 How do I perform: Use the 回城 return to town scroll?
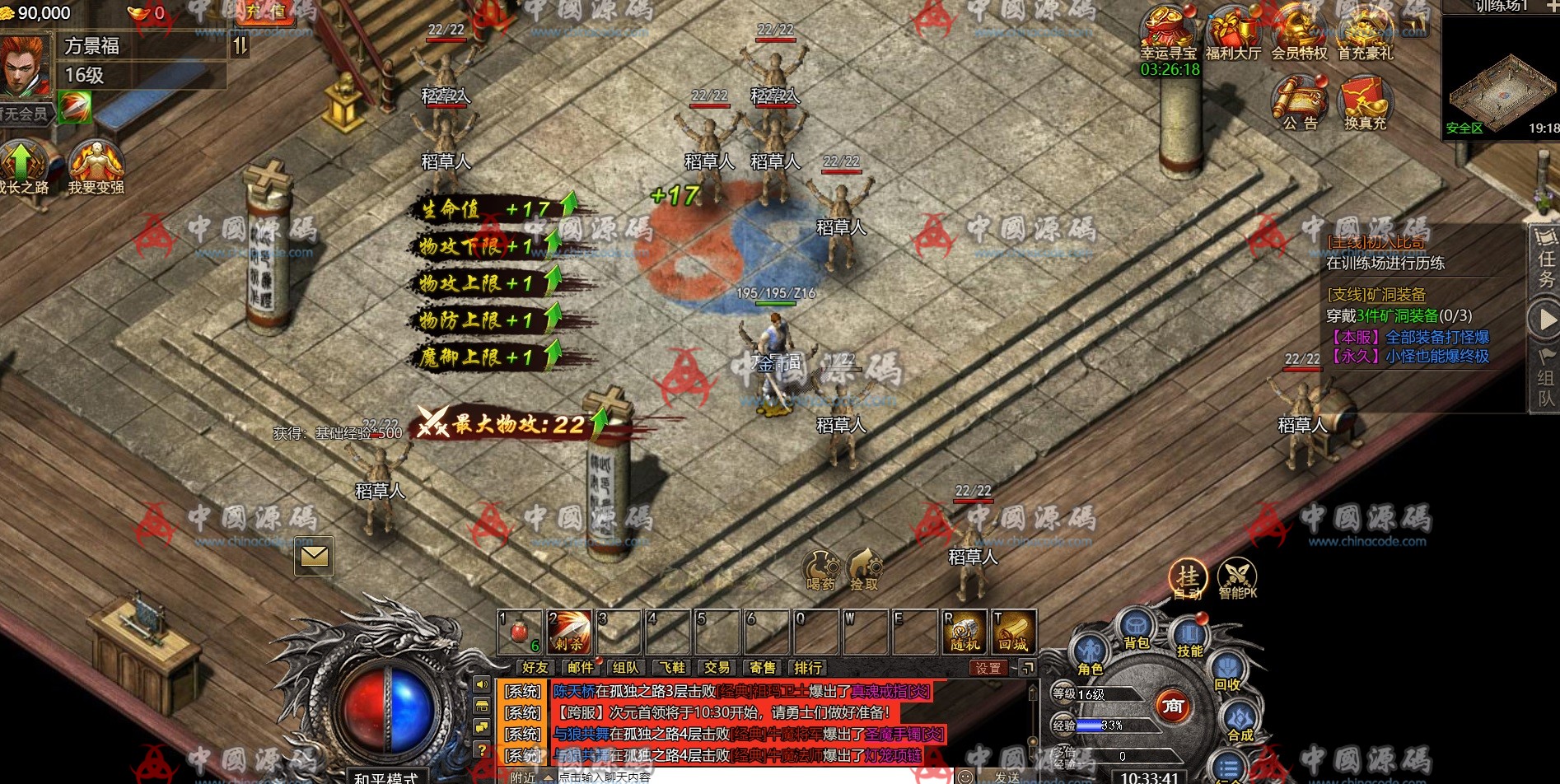[x=1013, y=632]
